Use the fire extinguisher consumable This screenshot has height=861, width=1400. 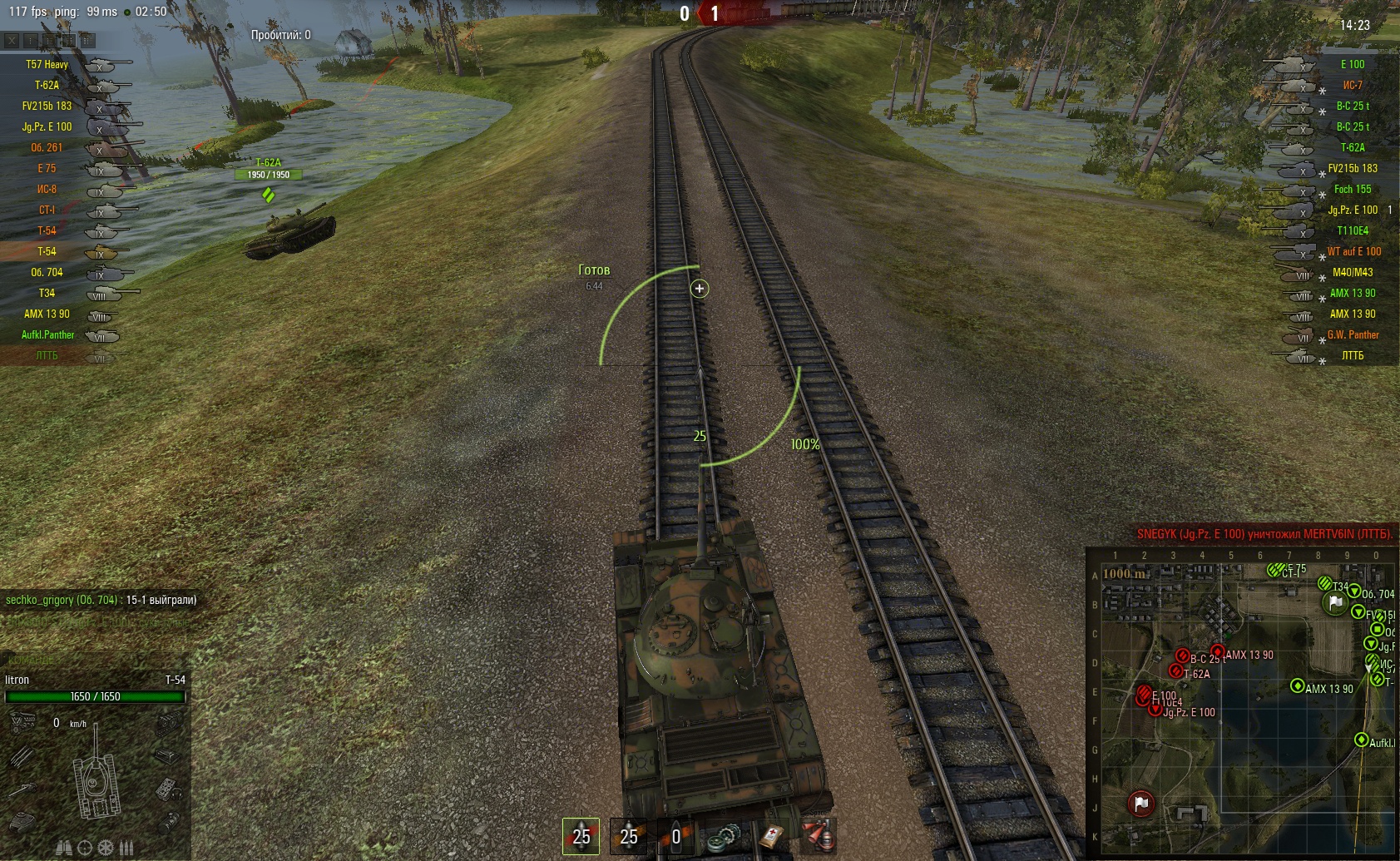(819, 836)
